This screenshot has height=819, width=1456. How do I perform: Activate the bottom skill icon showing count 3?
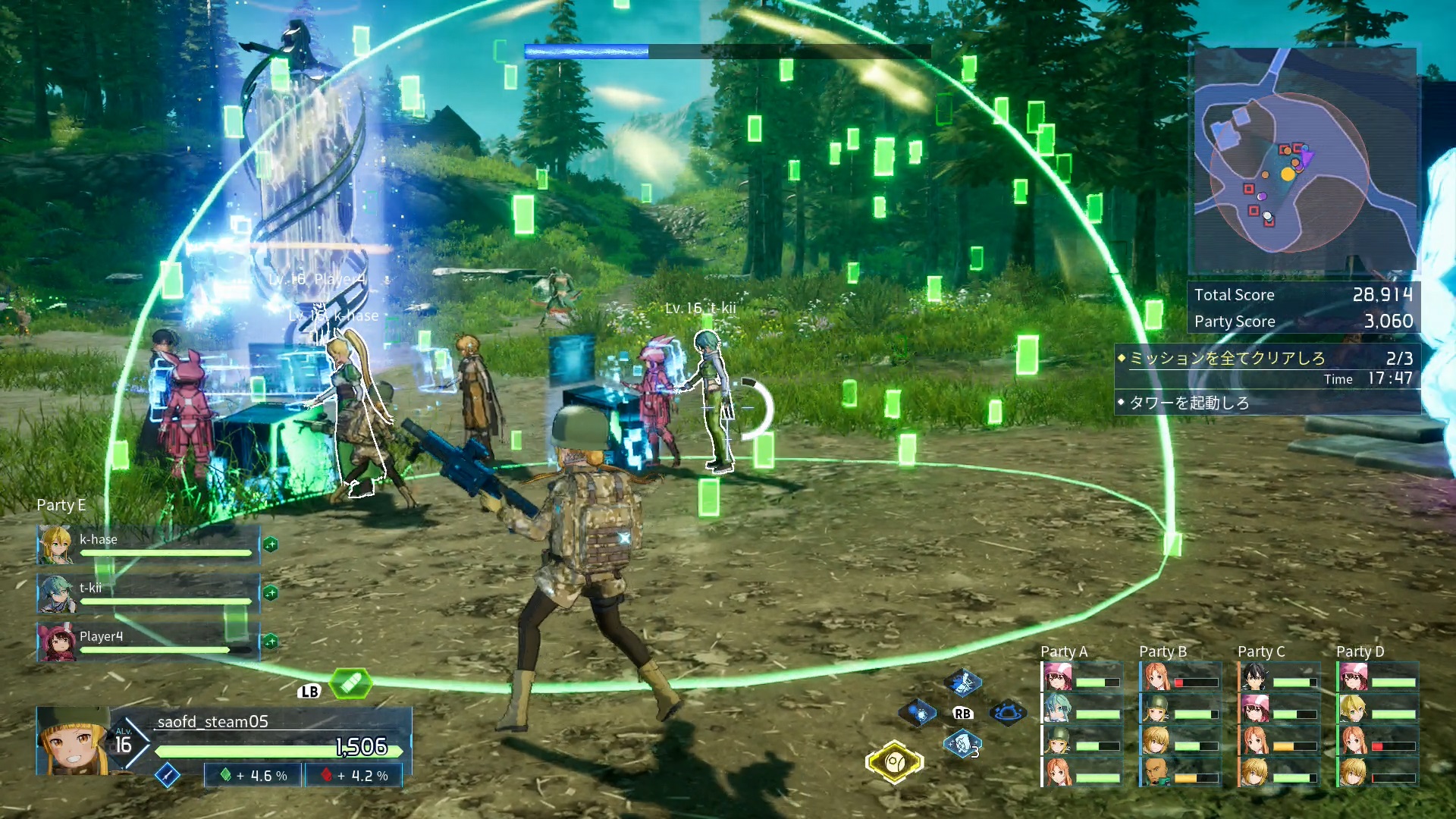[962, 744]
